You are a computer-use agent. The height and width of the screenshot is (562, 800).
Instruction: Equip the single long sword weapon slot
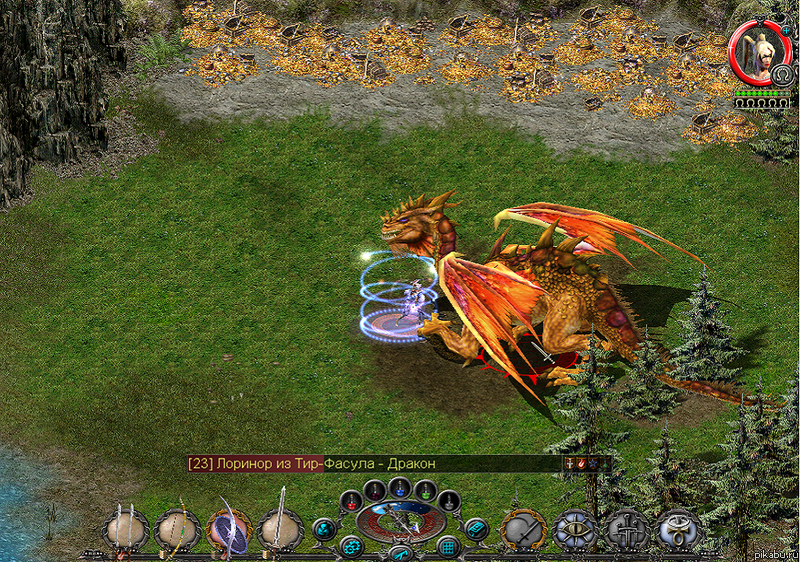[x=281, y=530]
